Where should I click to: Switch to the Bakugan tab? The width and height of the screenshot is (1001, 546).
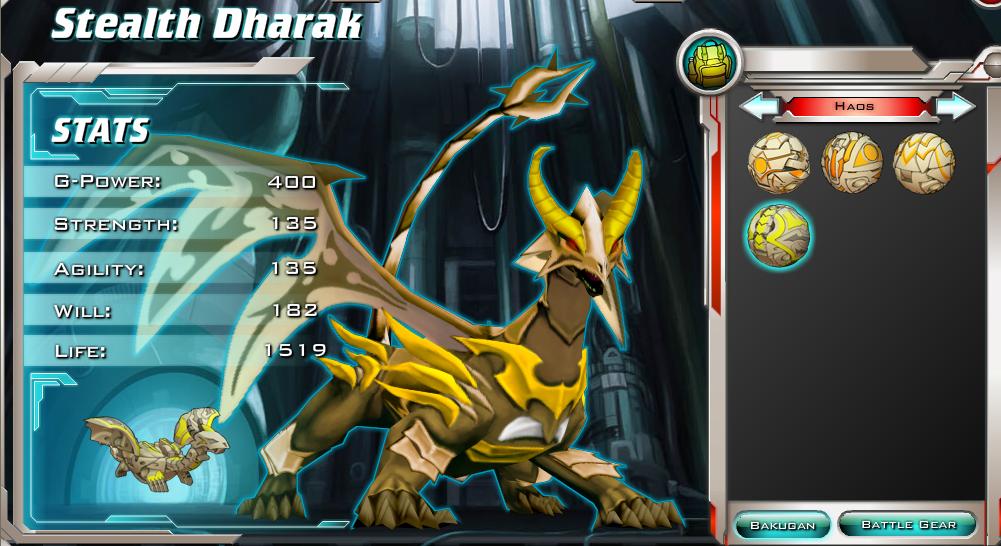(x=782, y=524)
